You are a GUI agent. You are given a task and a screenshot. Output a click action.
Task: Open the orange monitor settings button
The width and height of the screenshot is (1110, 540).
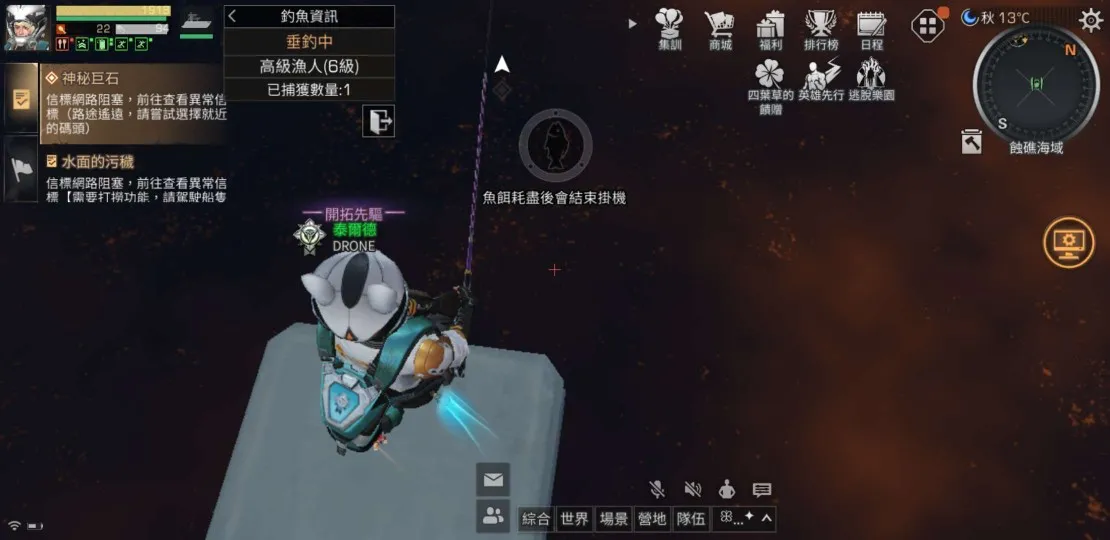pyautogui.click(x=1068, y=243)
